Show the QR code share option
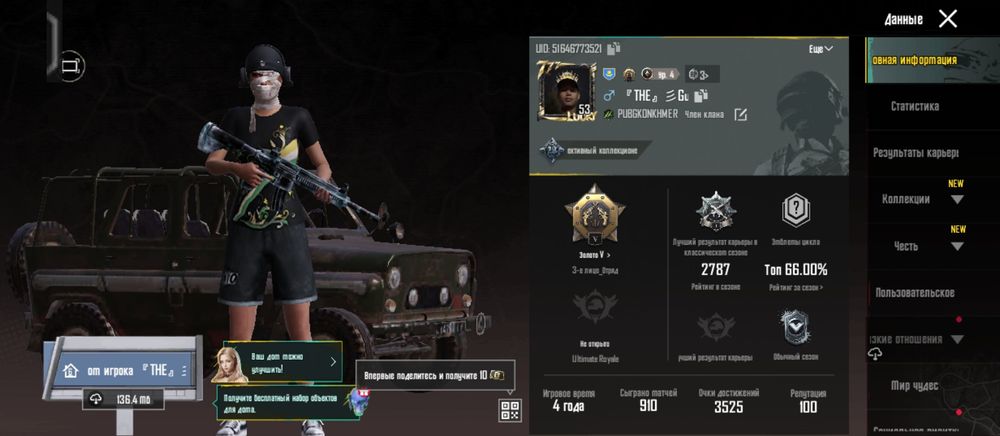Viewport: 1000px width, 436px height. click(x=509, y=409)
